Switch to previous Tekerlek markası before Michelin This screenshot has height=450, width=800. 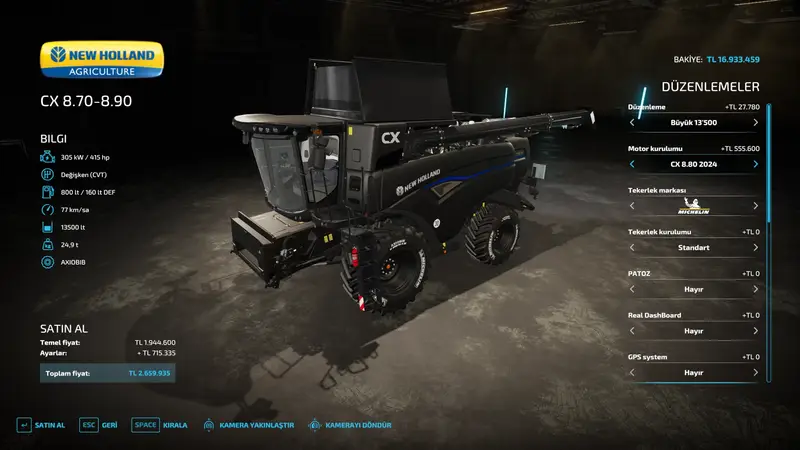coord(632,206)
